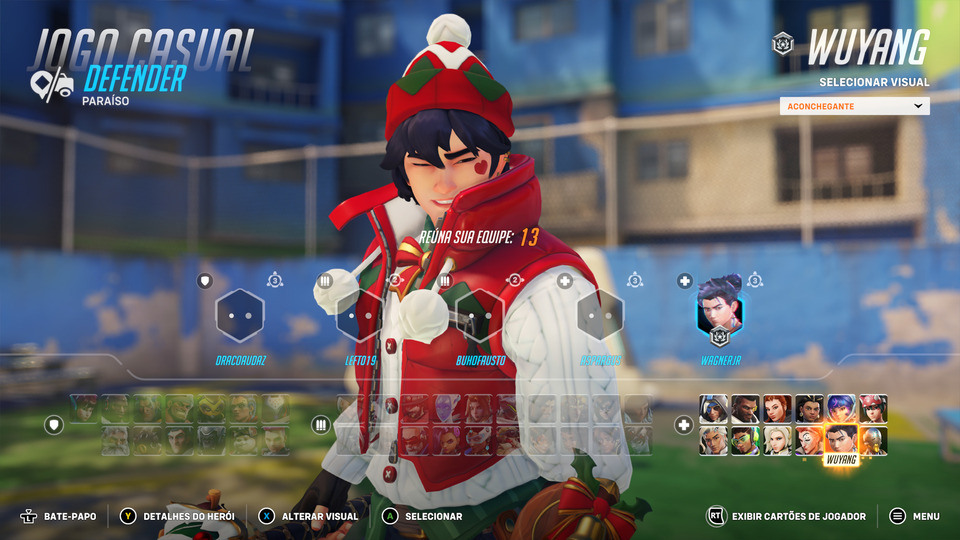960x540 pixels.
Task: Select Ana's hero portrait
Action: pos(712,408)
